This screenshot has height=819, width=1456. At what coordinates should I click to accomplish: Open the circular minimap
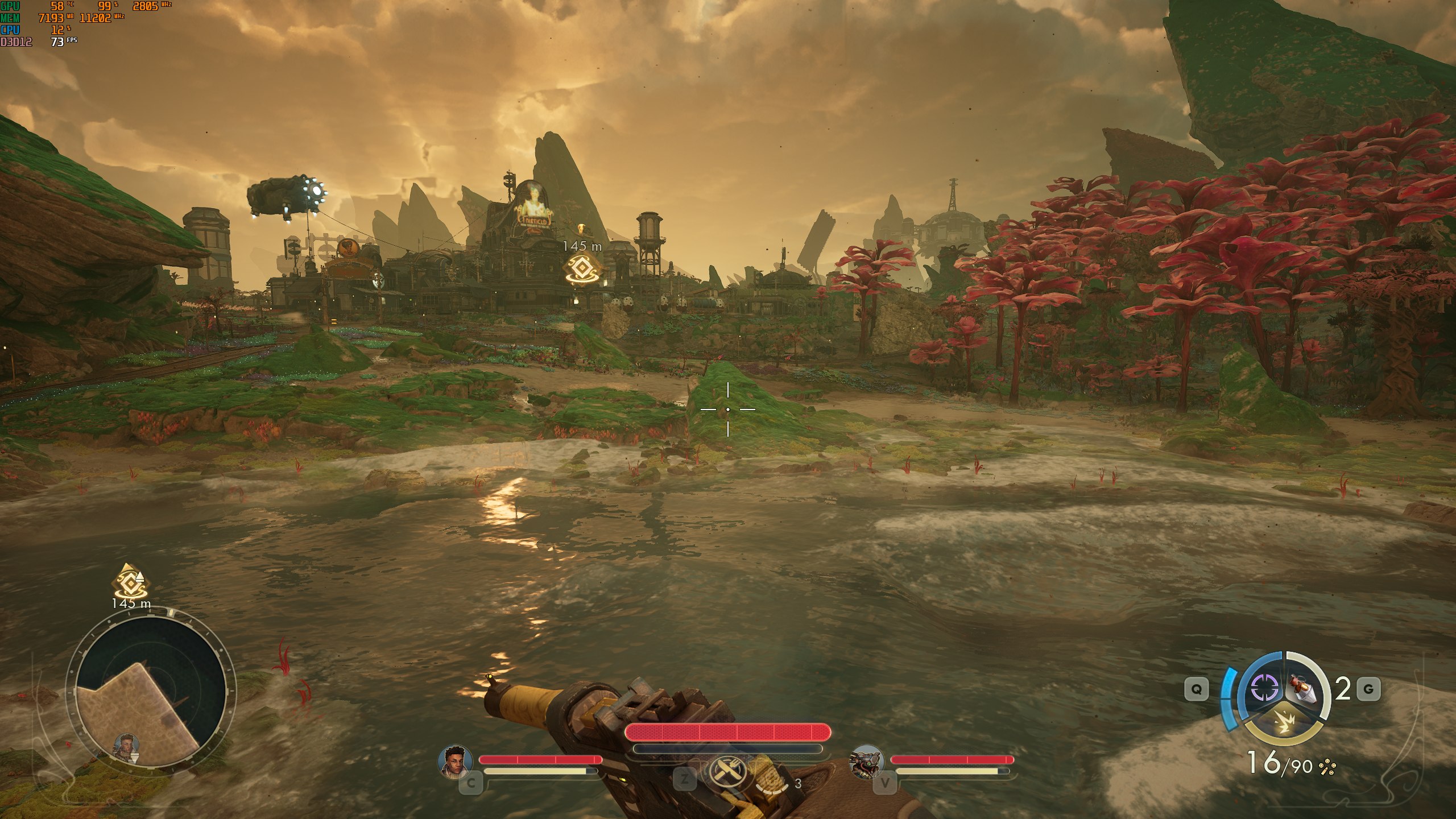tap(150, 696)
